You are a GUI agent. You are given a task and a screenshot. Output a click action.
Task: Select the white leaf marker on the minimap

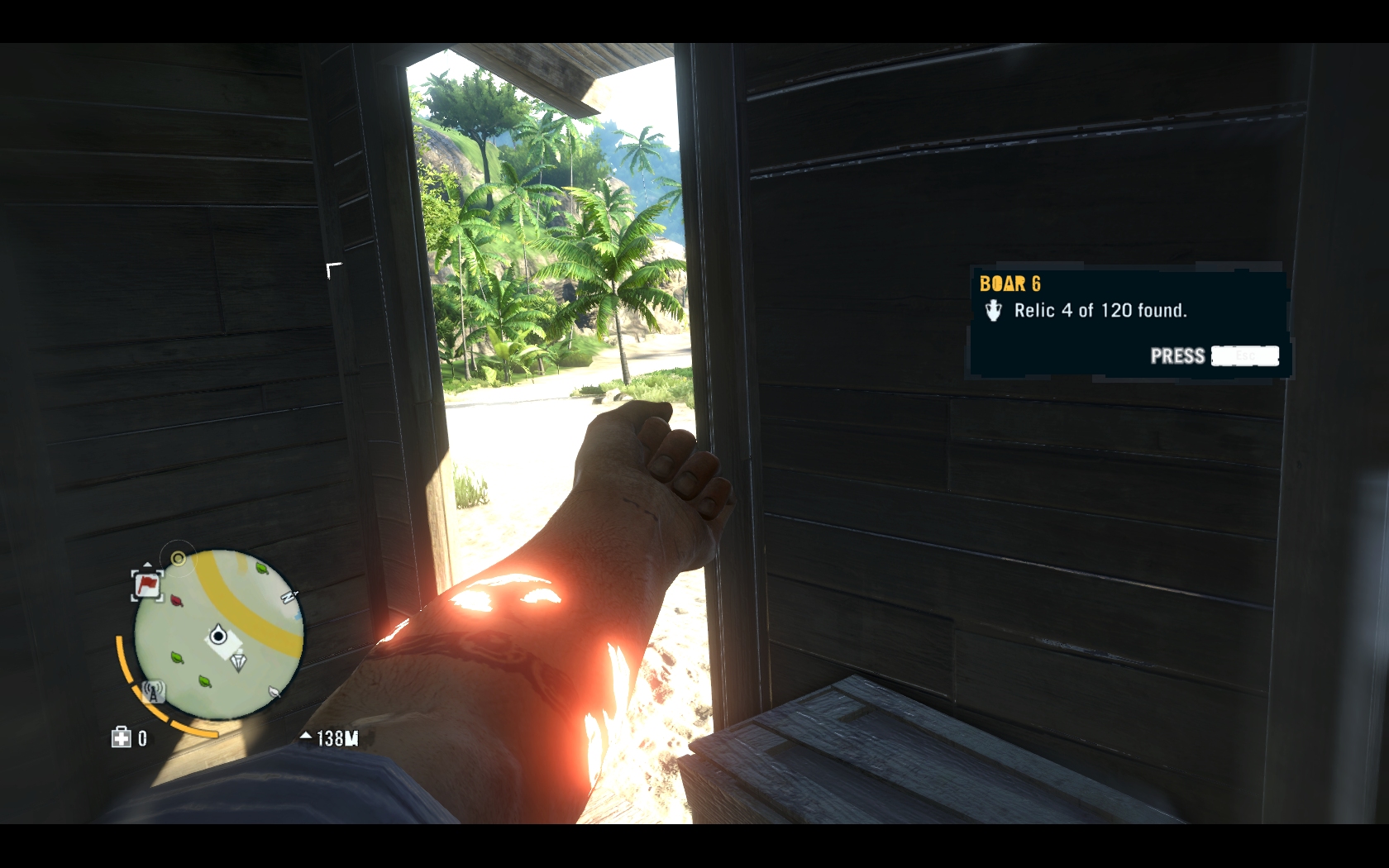pos(274,690)
